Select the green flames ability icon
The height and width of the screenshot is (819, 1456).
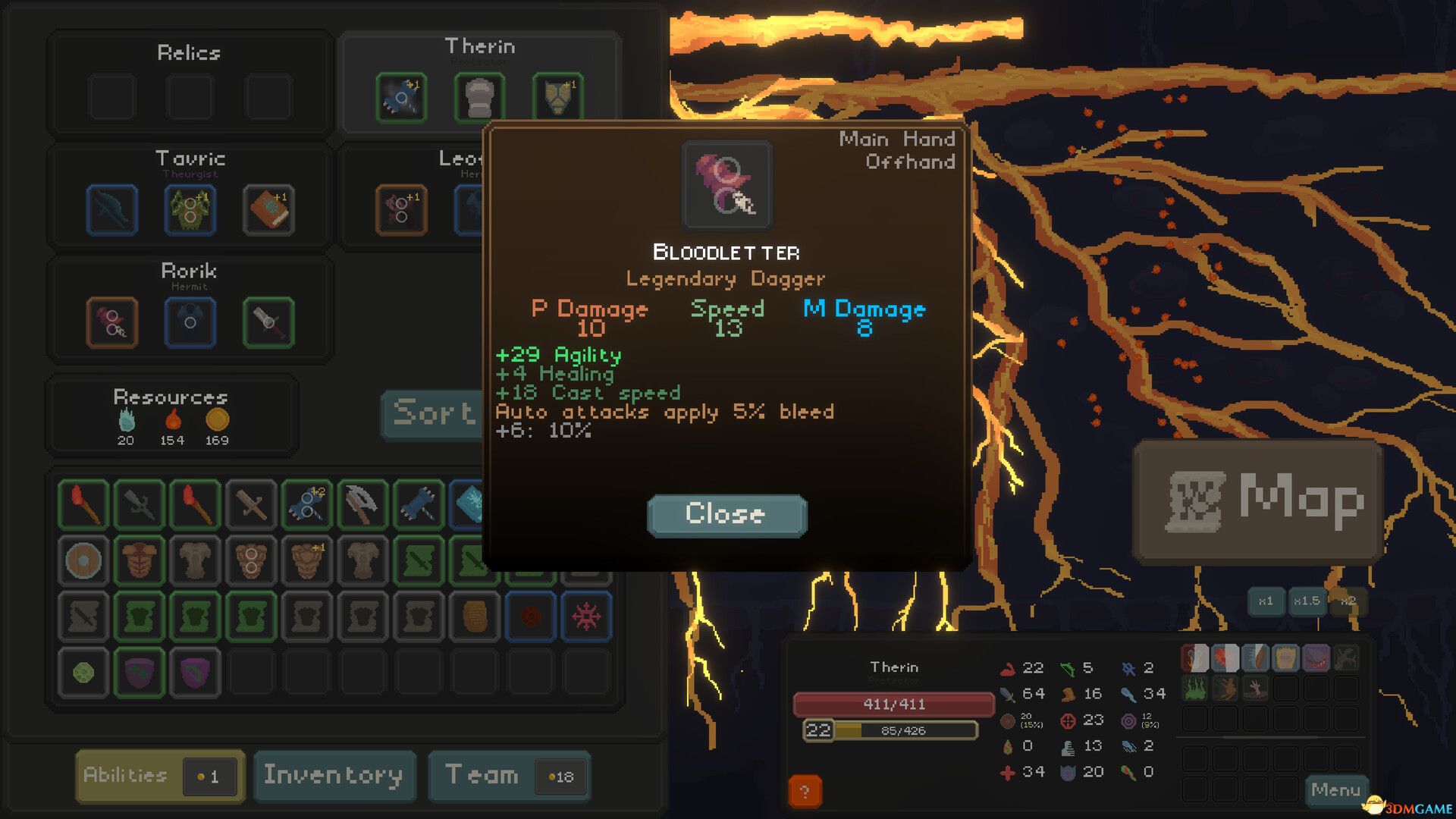tap(1194, 689)
